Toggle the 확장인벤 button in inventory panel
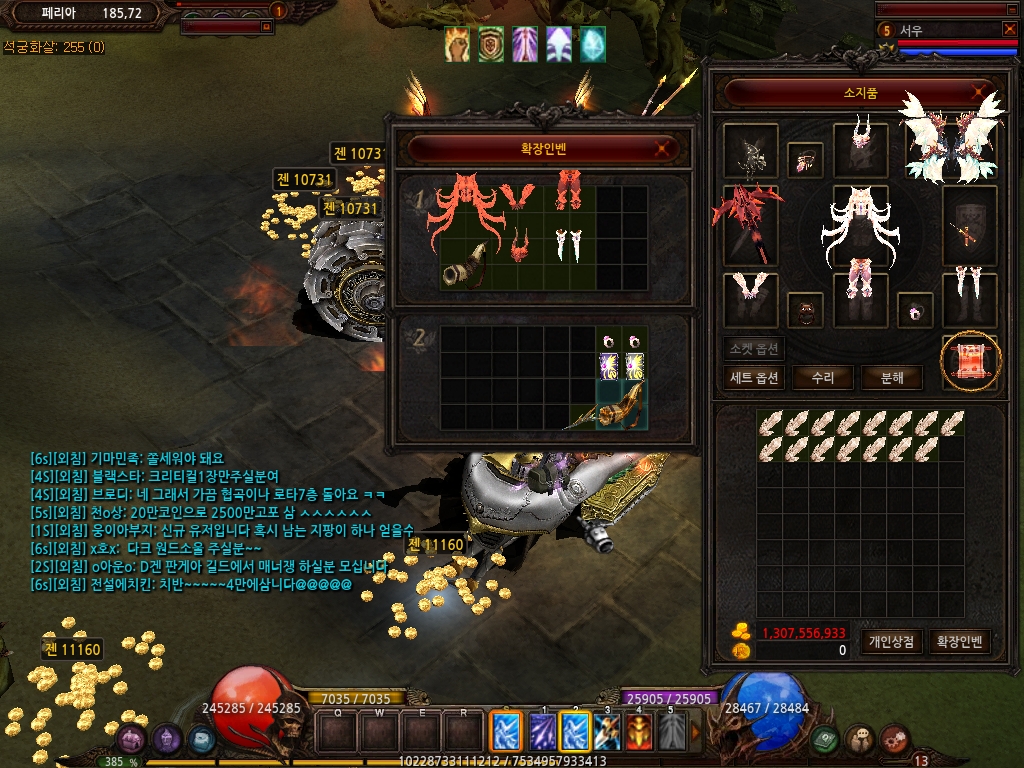 point(958,642)
